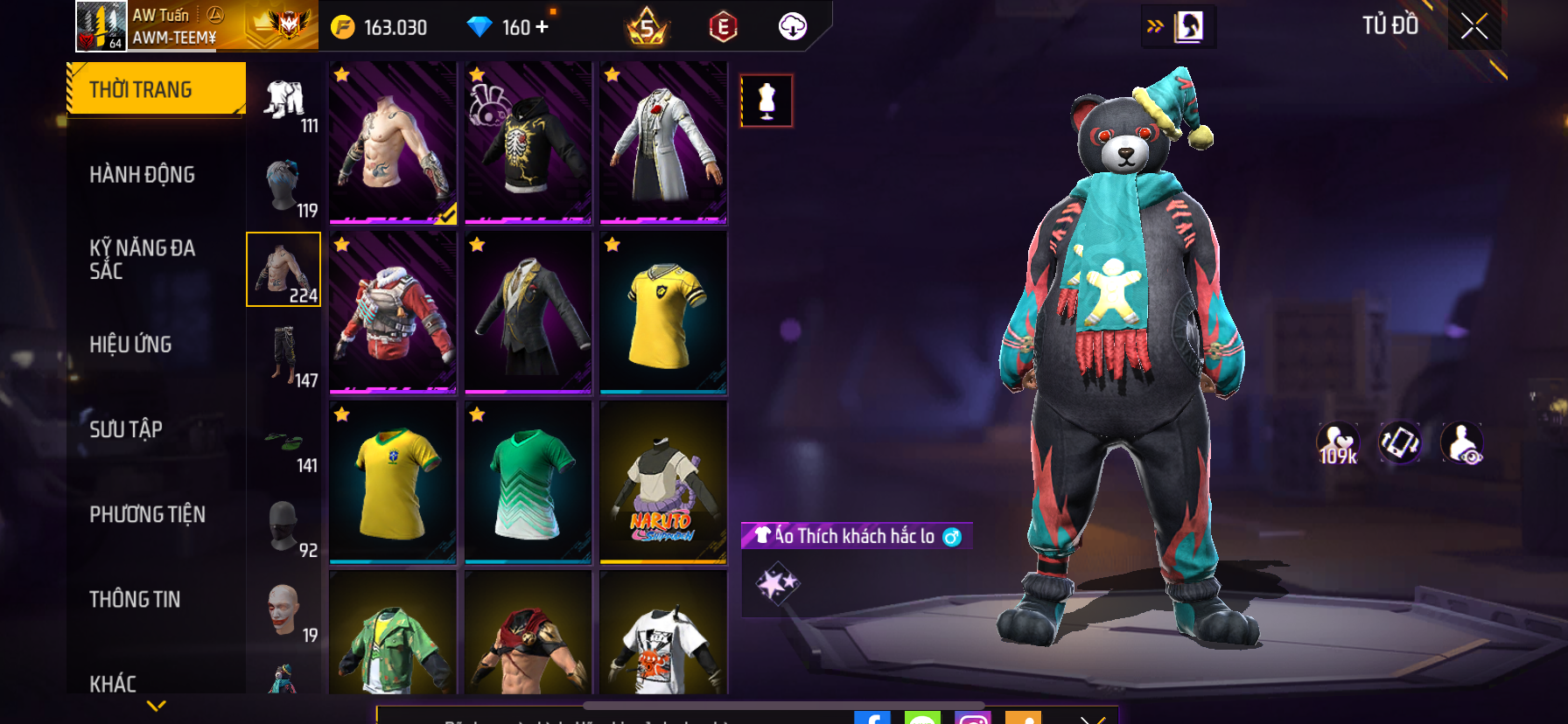This screenshot has height=724, width=1568.
Task: Click the mannequin preview icon
Action: 766,101
